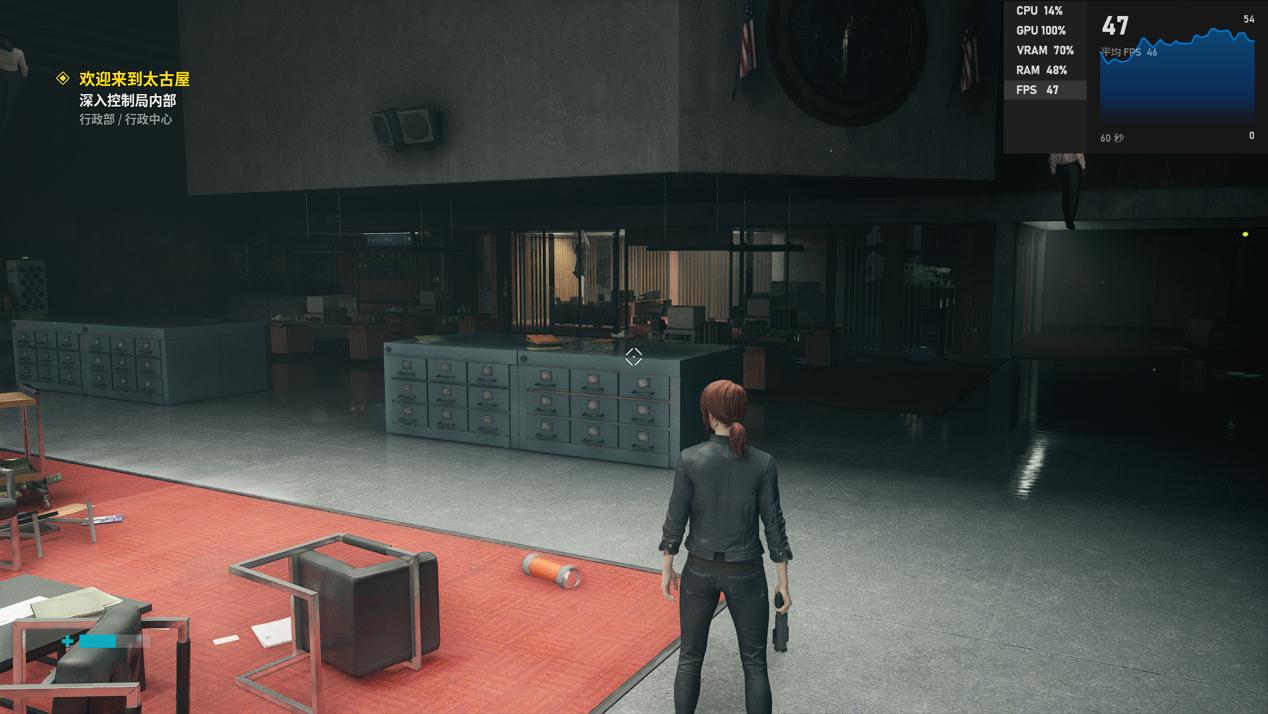
Task: Select the VRAM row in performance overlay
Action: pos(1044,50)
